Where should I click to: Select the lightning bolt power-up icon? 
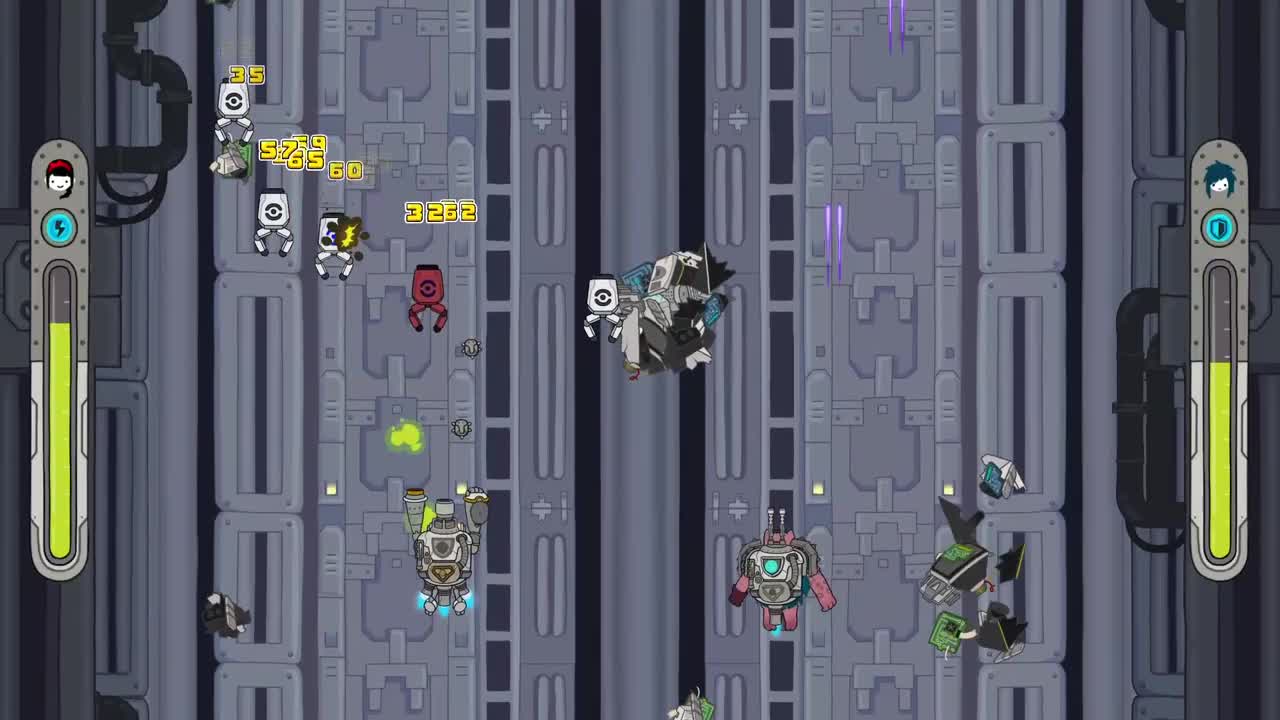tap(60, 228)
